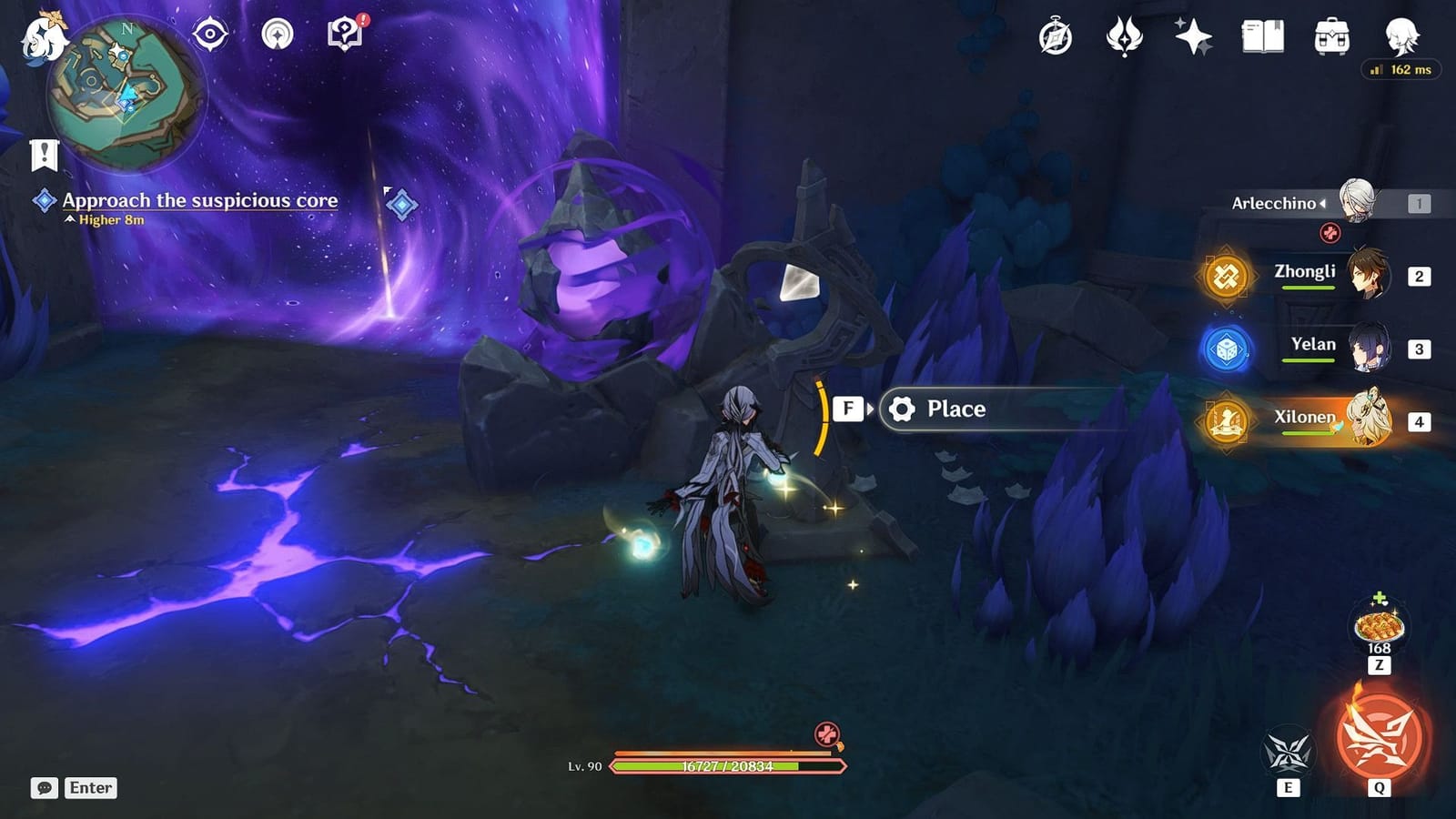The width and height of the screenshot is (1456, 819).
Task: Open the events overview with red notification dot
Action: click(341, 33)
